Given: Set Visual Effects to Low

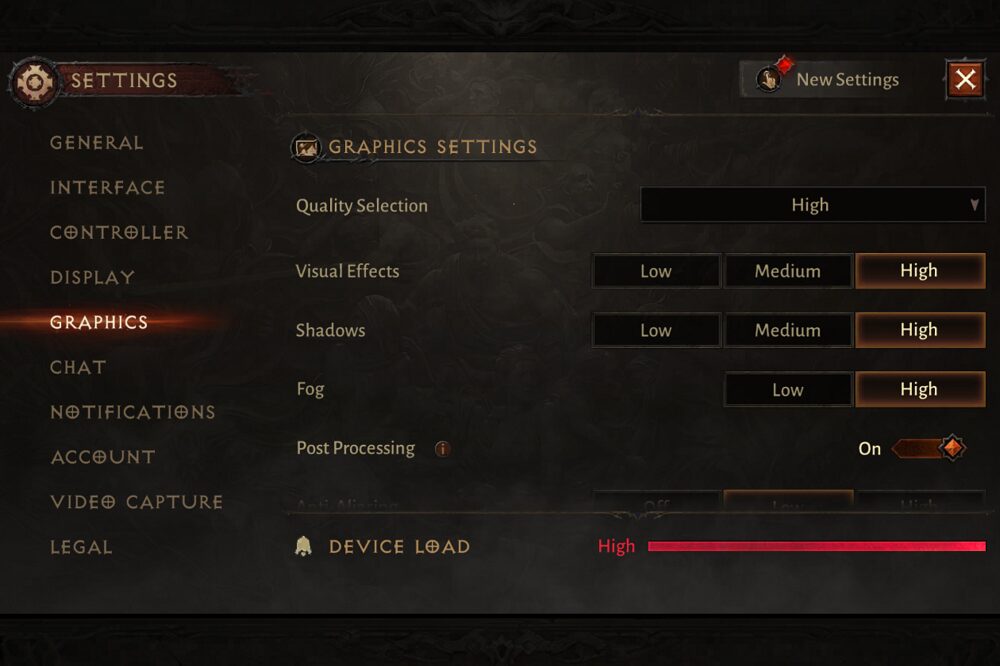Looking at the screenshot, I should tap(656, 271).
